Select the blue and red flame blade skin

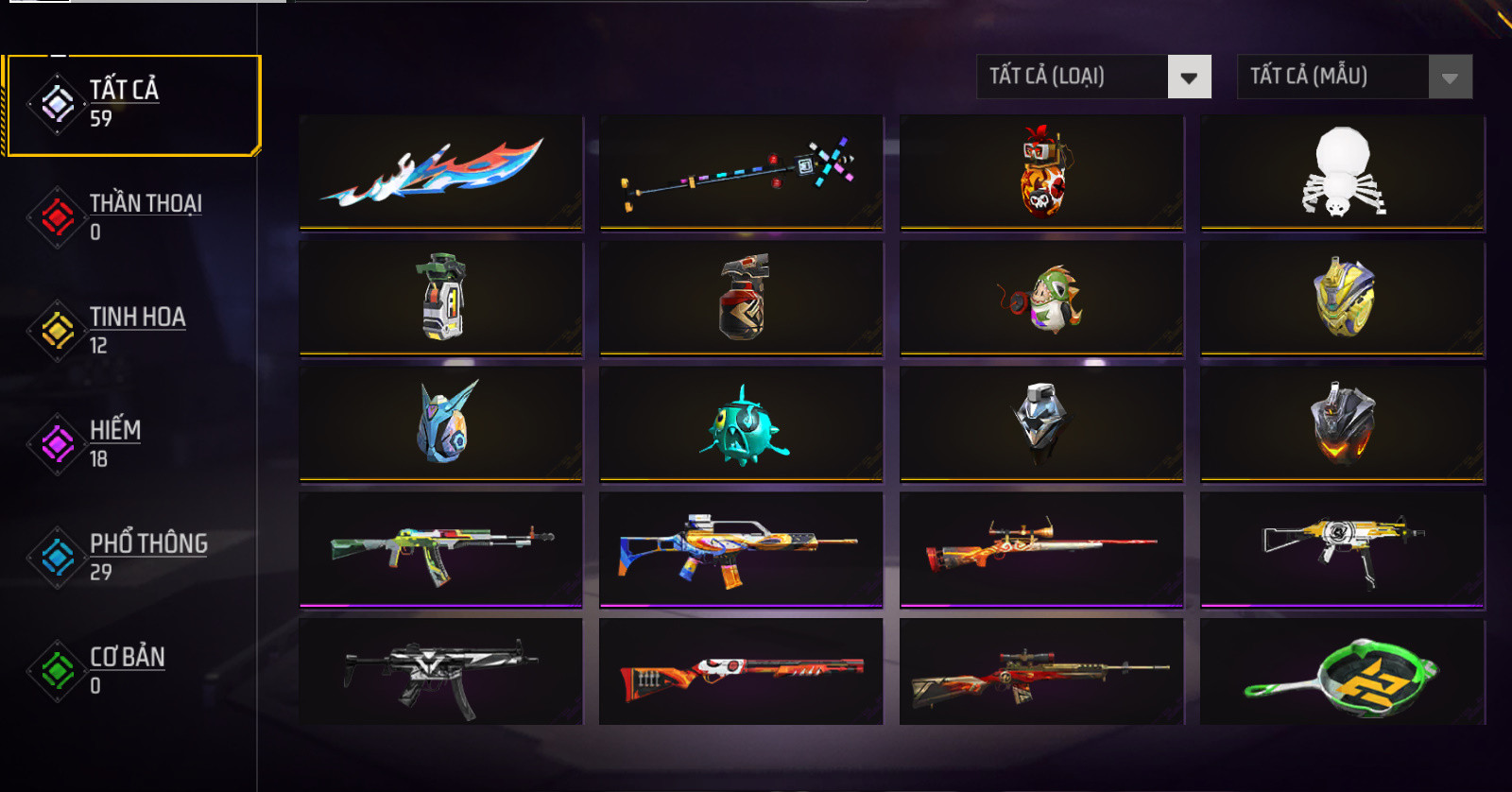pyautogui.click(x=440, y=172)
